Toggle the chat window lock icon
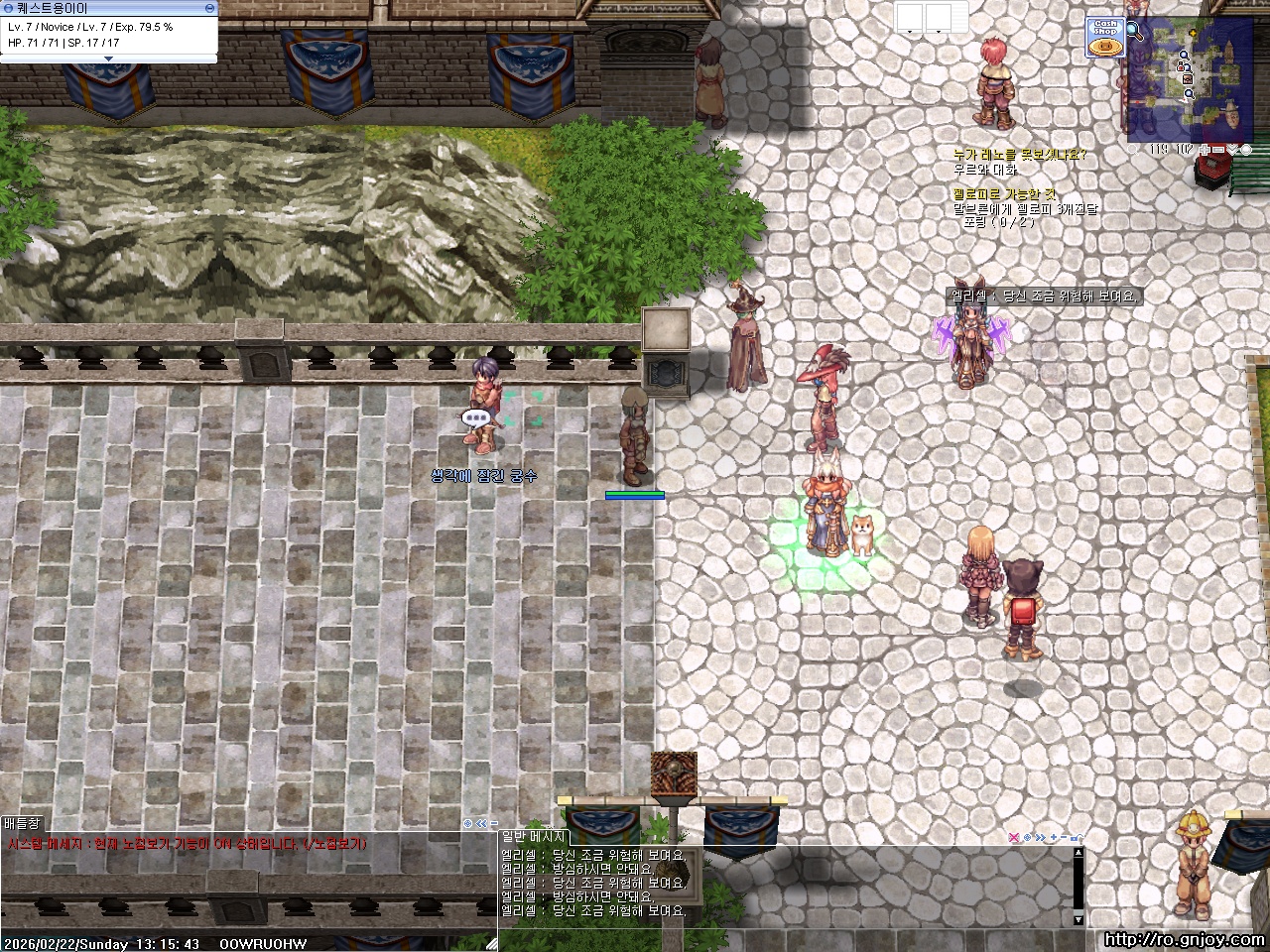This screenshot has height=952, width=1270. click(x=1076, y=838)
